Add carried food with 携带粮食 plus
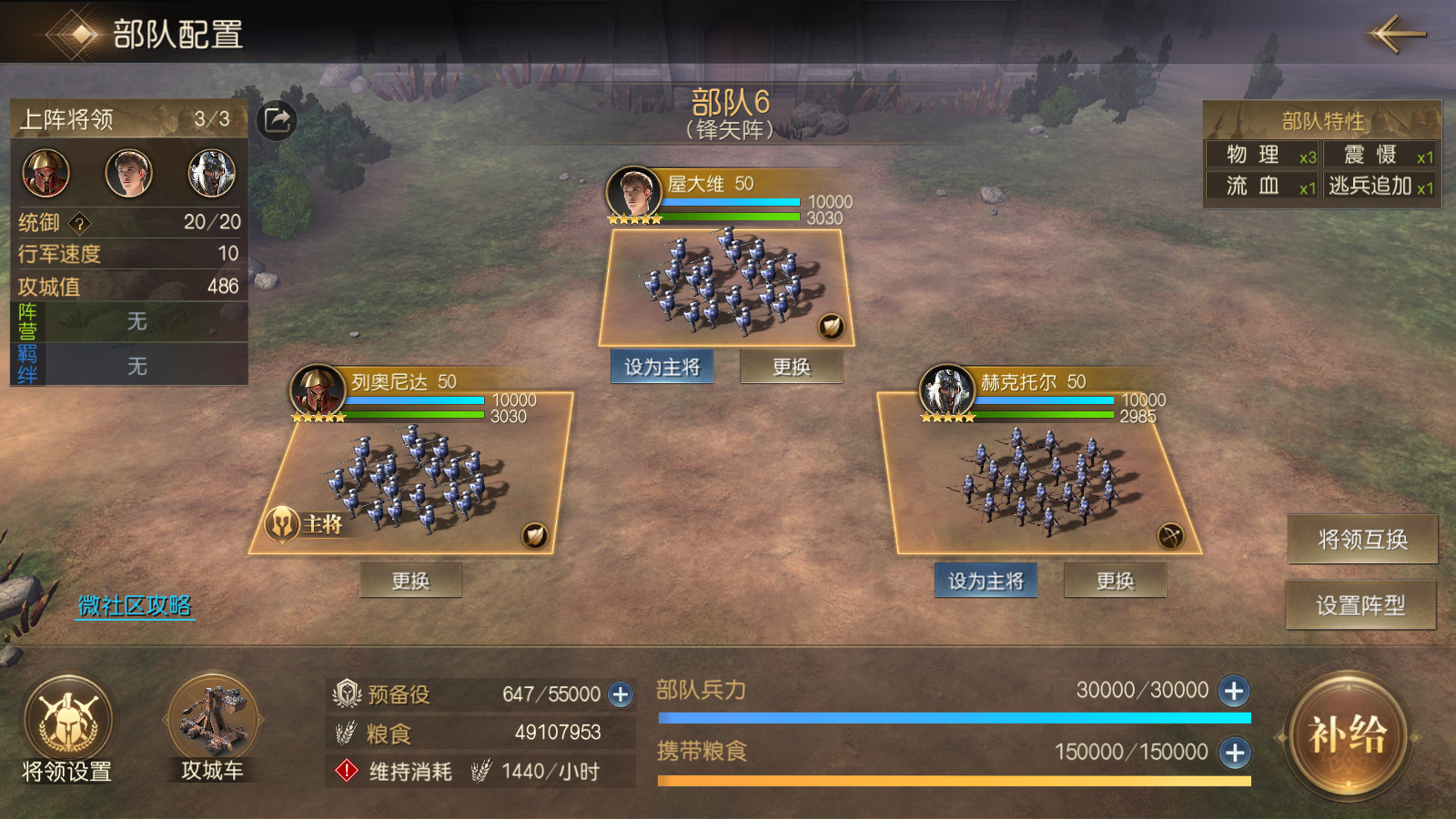This screenshot has height=819, width=1456. [1234, 753]
